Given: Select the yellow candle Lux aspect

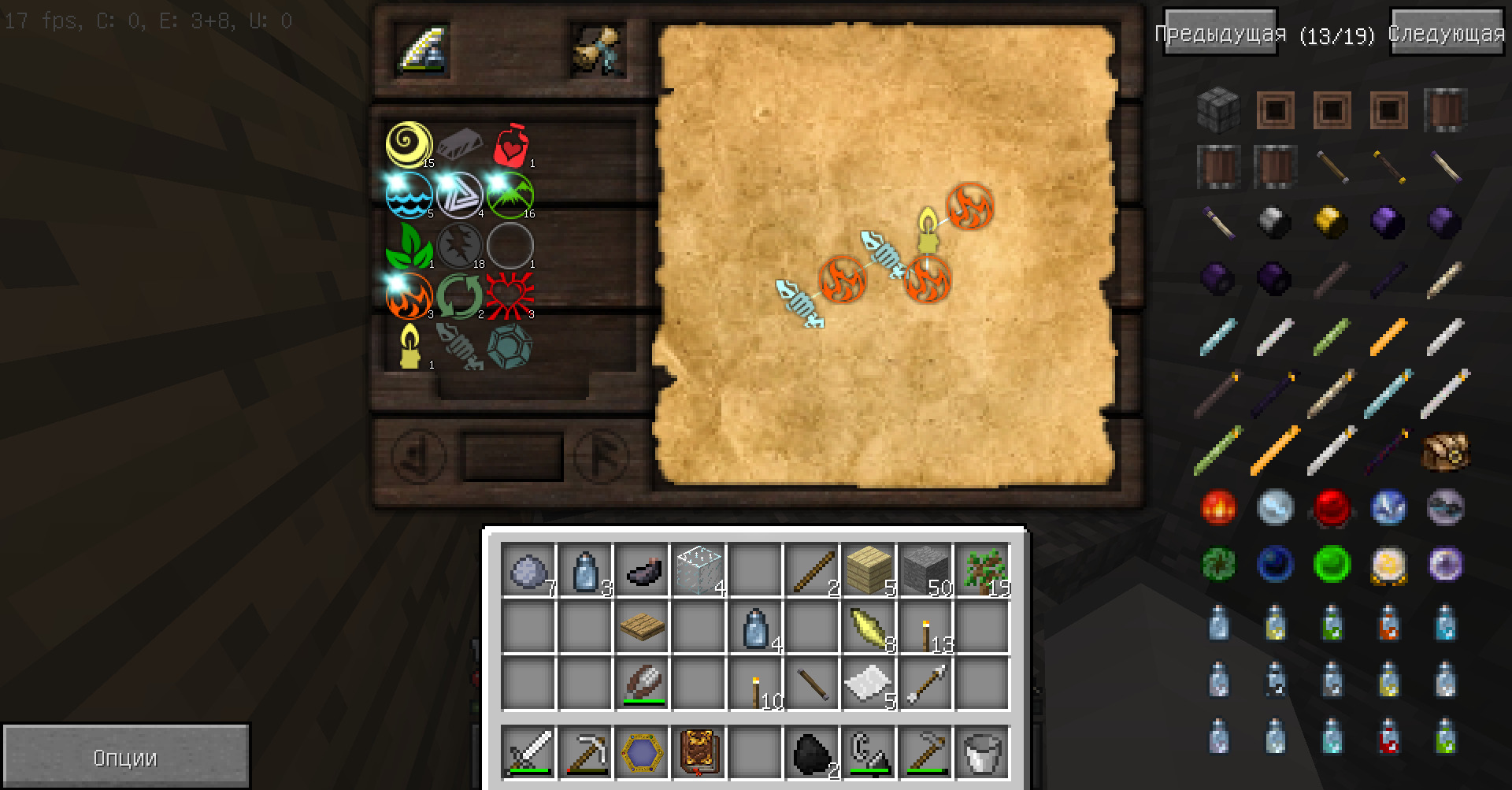Looking at the screenshot, I should point(409,346).
